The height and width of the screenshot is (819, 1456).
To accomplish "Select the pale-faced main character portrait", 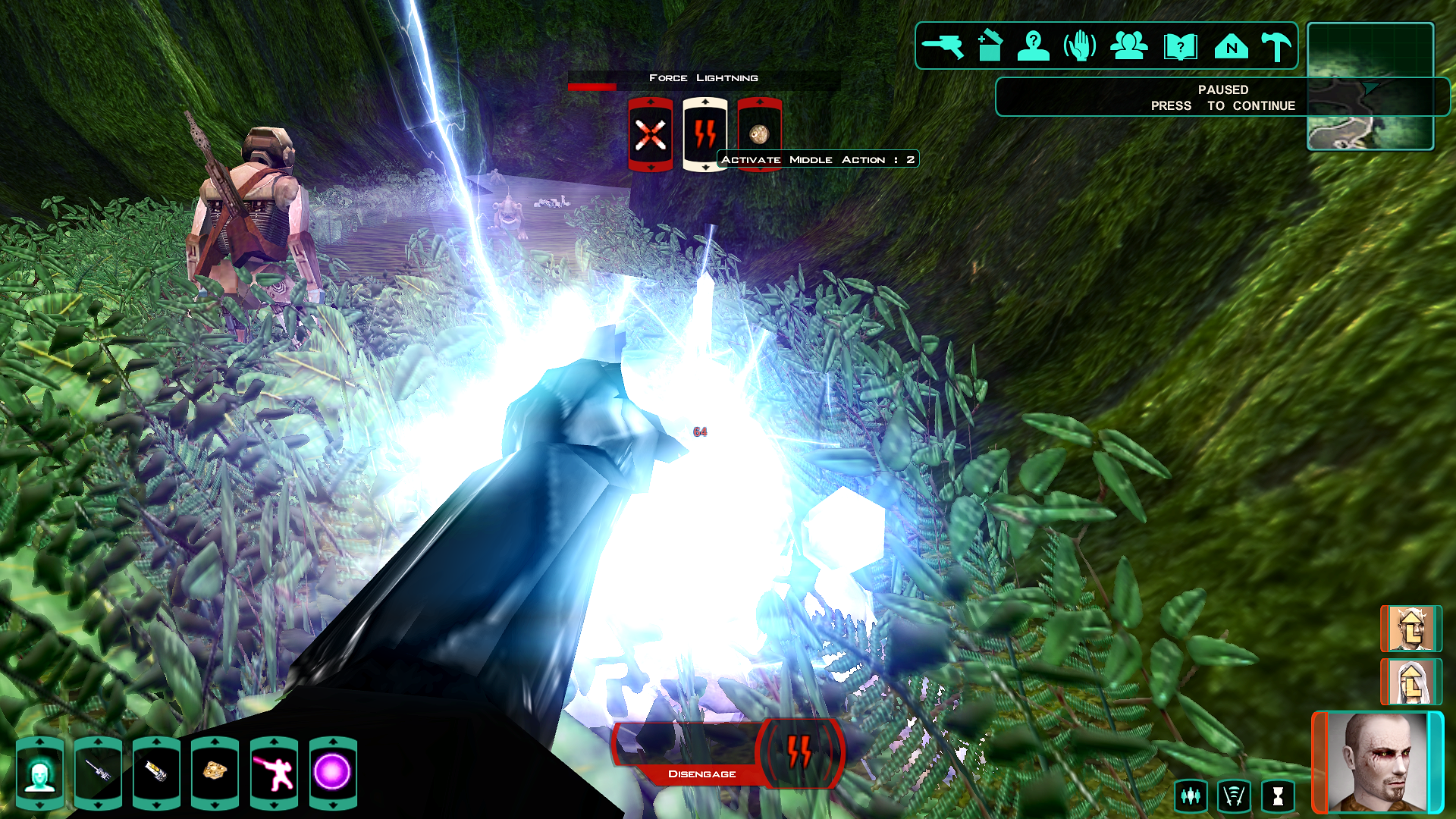I will coord(1376,762).
